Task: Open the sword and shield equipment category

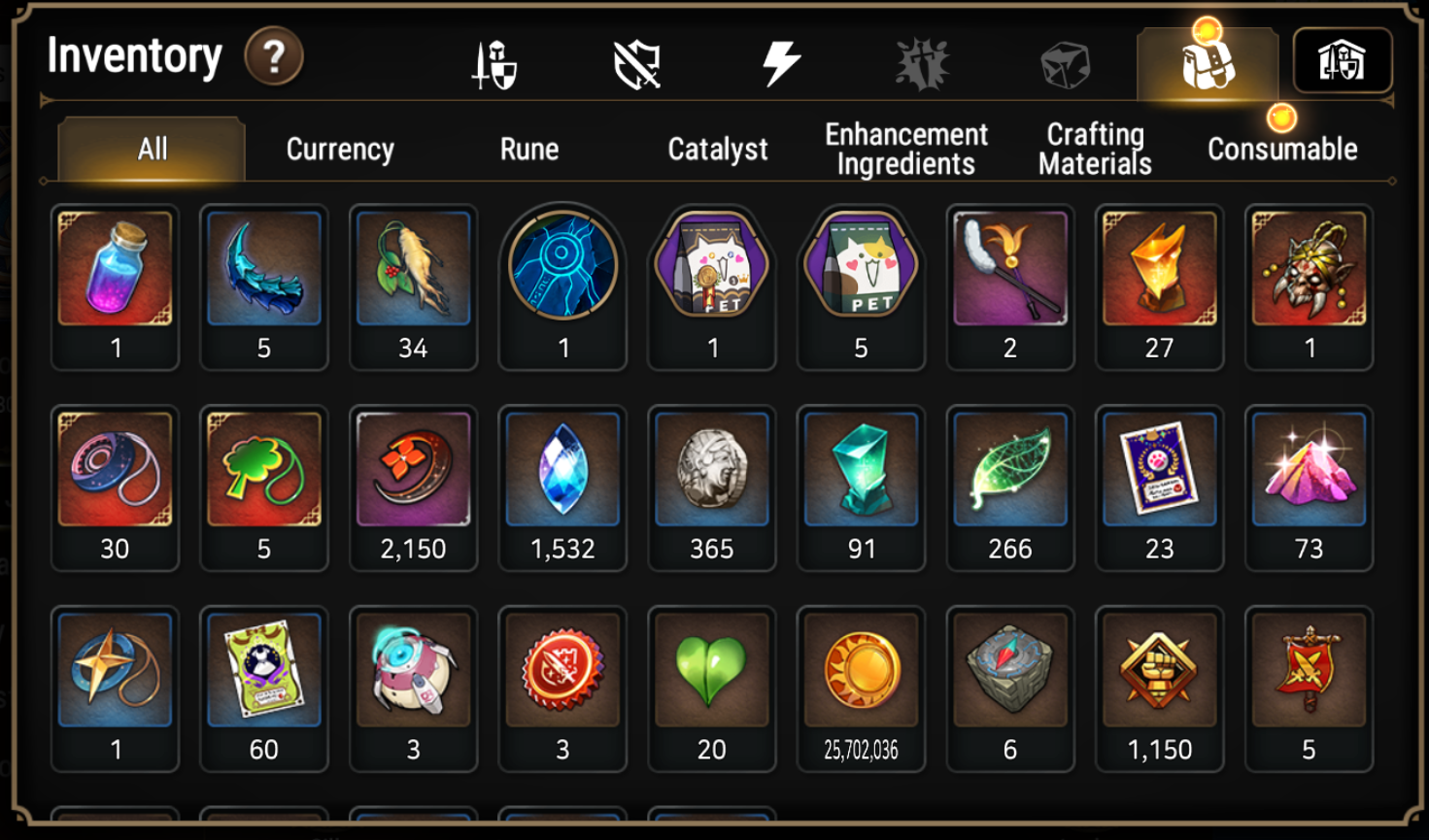Action: 494,64
